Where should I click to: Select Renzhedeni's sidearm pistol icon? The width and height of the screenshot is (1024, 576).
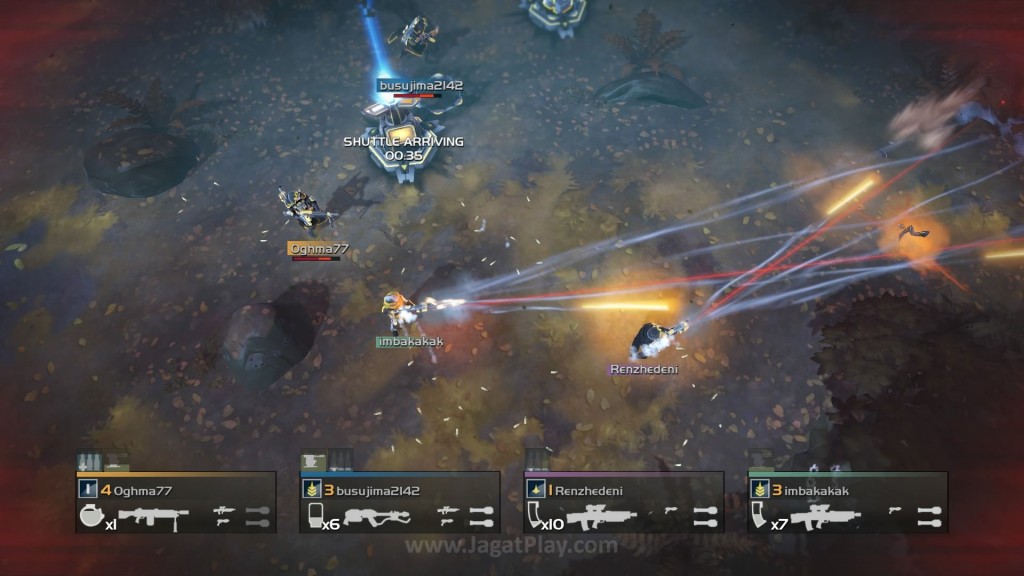click(x=672, y=511)
